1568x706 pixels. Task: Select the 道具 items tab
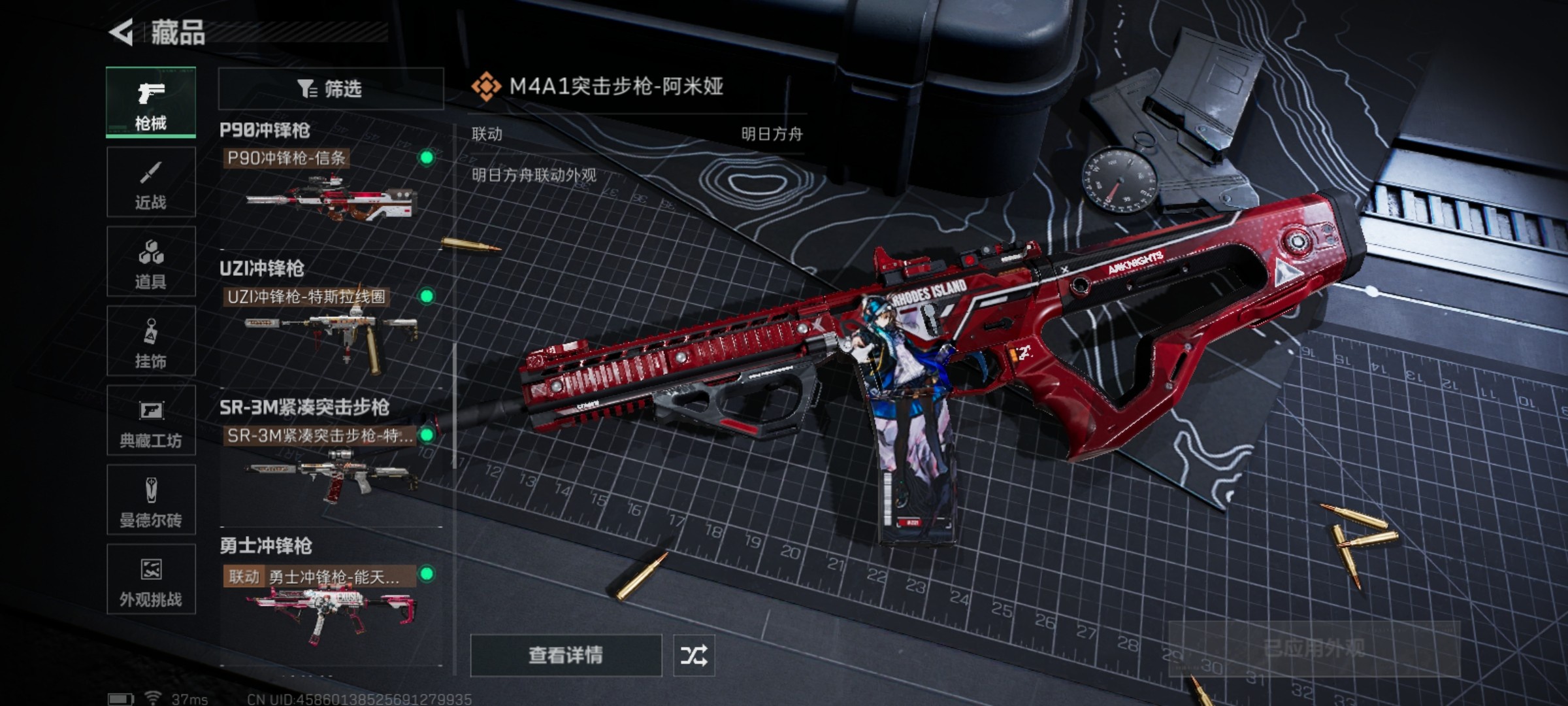tap(151, 262)
